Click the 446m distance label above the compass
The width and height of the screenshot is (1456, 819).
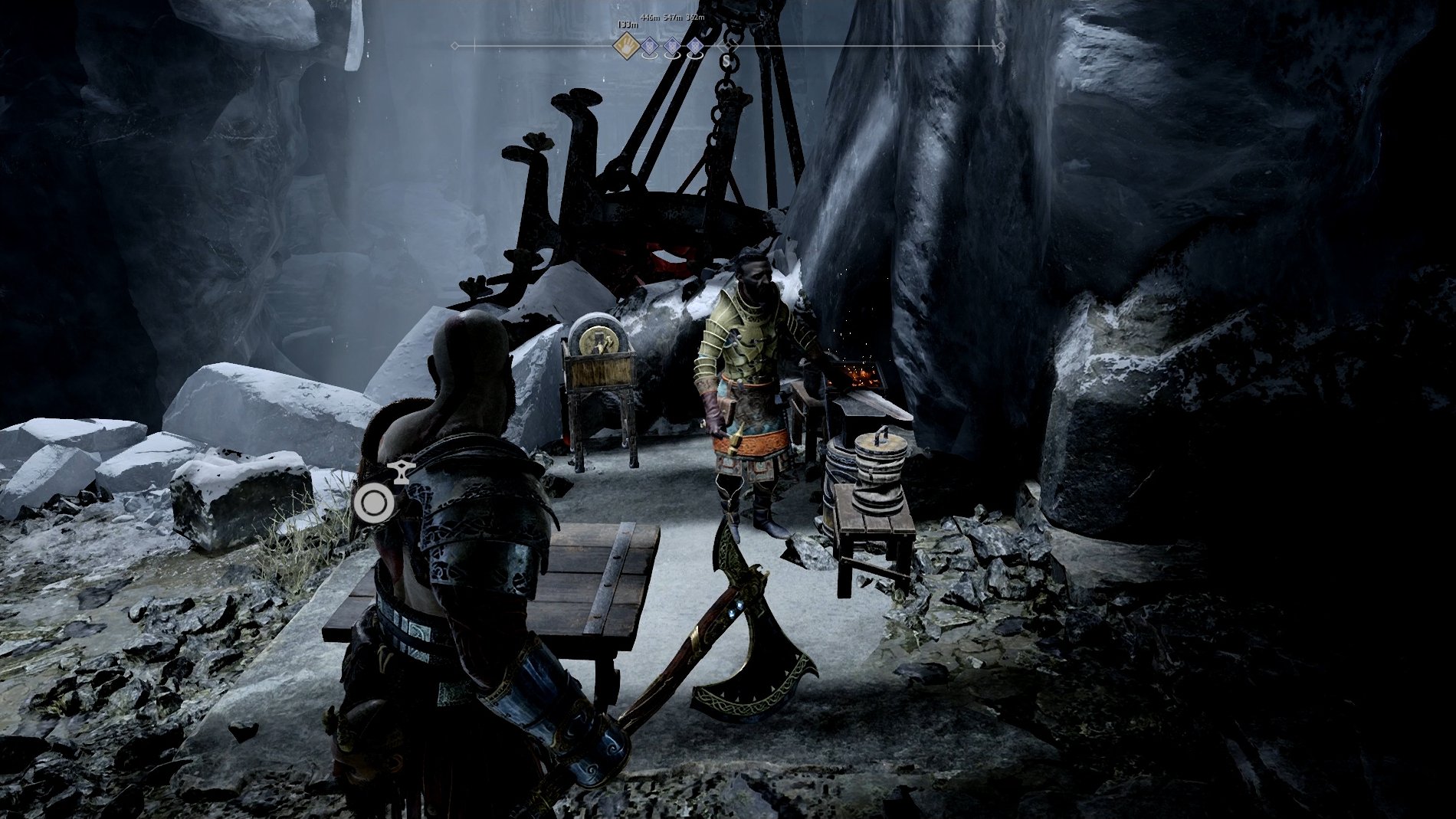651,17
